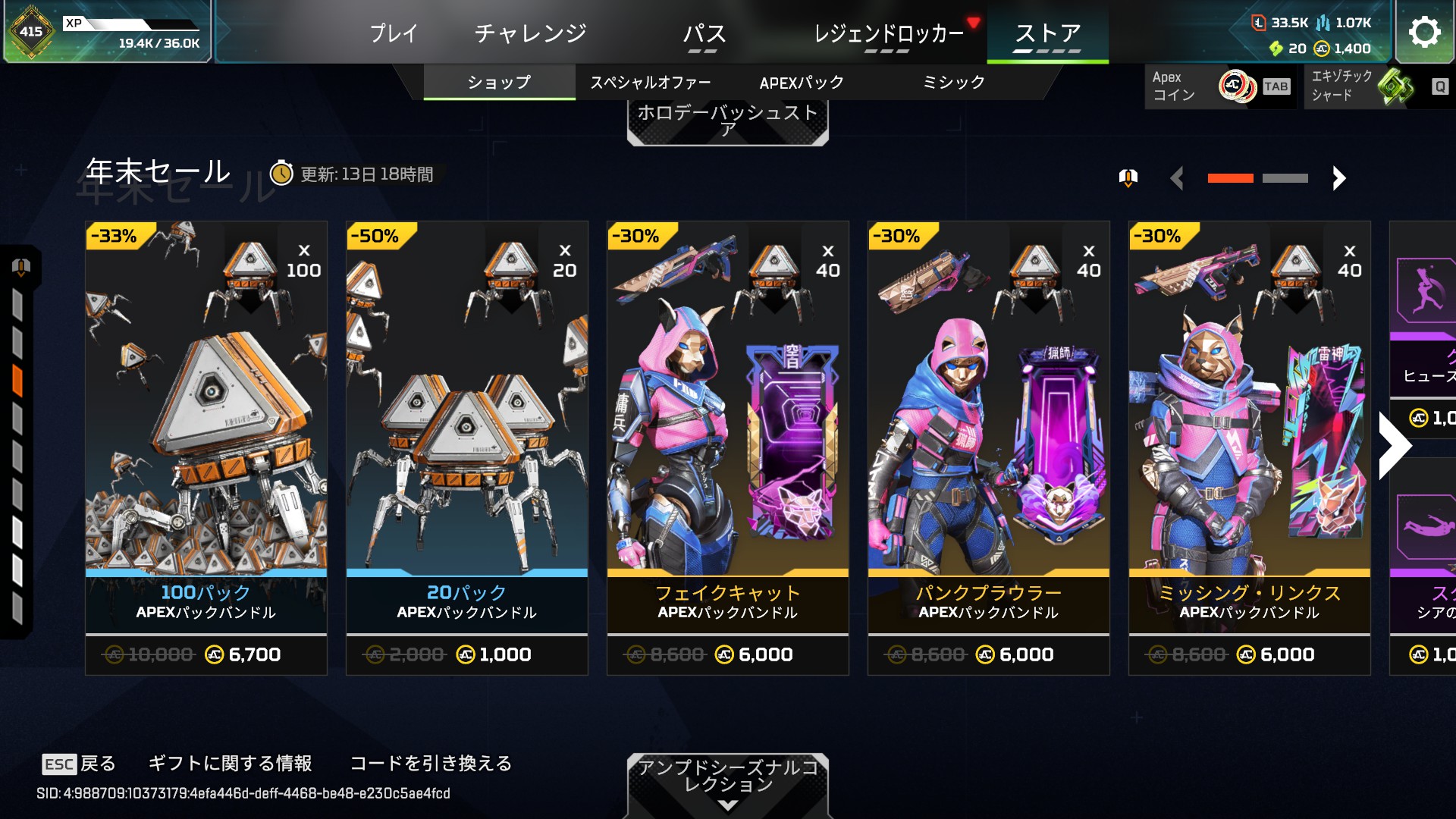The width and height of the screenshot is (1456, 819).
Task: Select the スペシャルオファー sub-tab
Action: click(650, 83)
